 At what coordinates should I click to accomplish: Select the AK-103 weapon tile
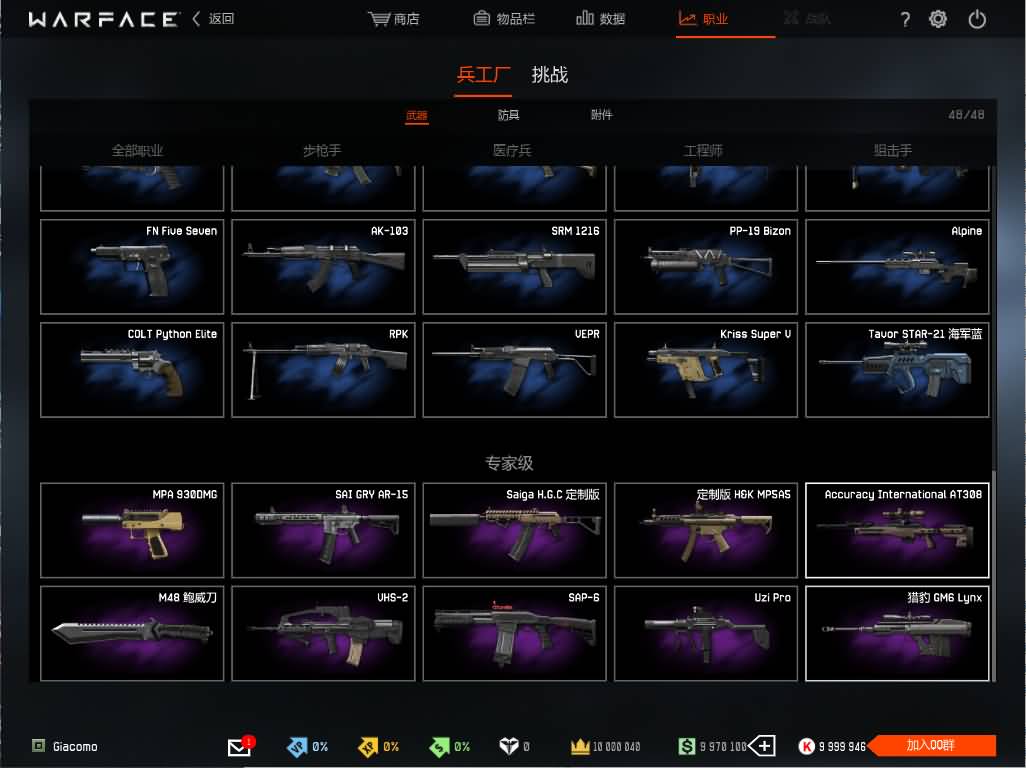(323, 266)
